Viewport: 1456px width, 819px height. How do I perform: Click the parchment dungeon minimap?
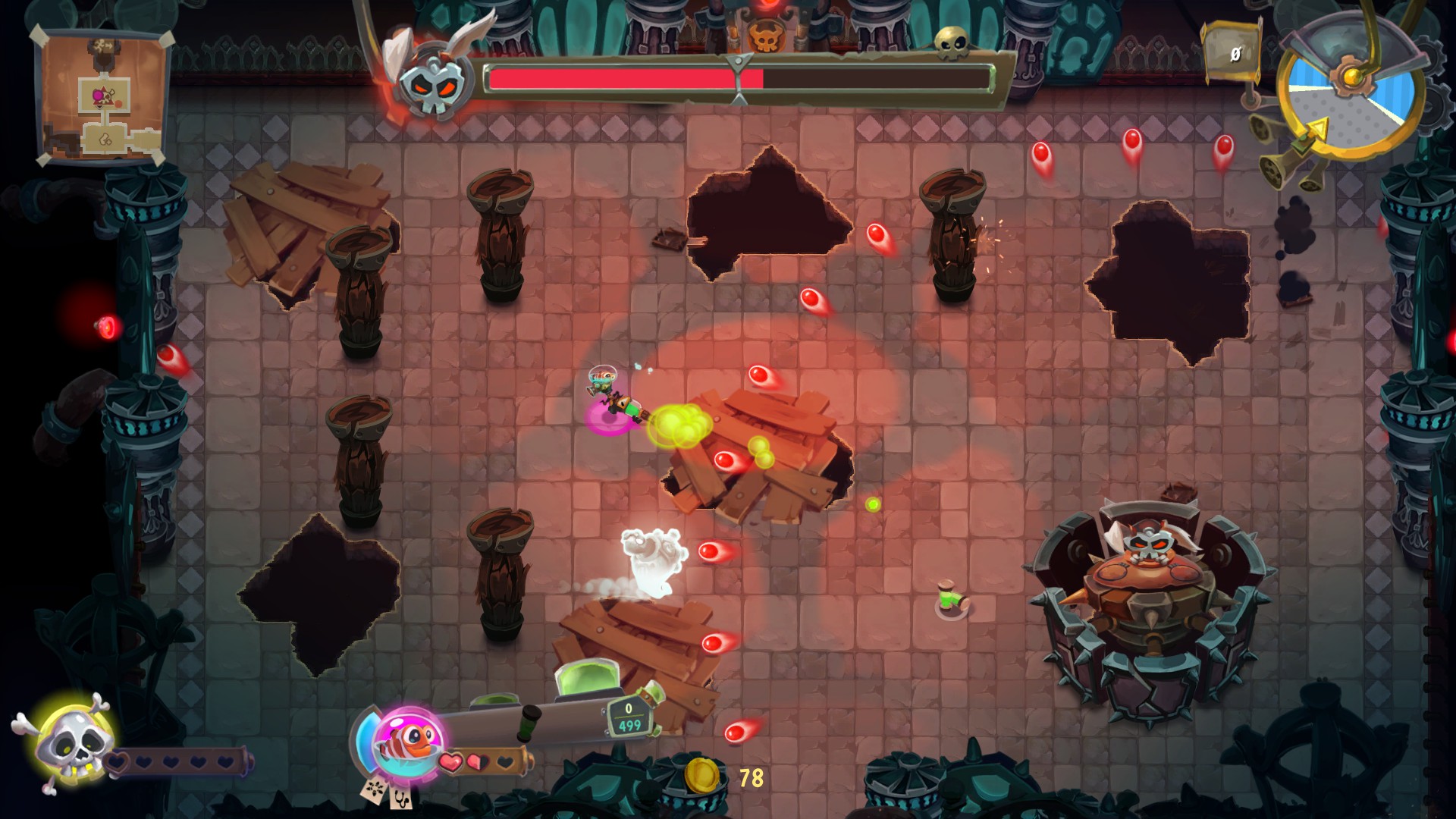102,96
